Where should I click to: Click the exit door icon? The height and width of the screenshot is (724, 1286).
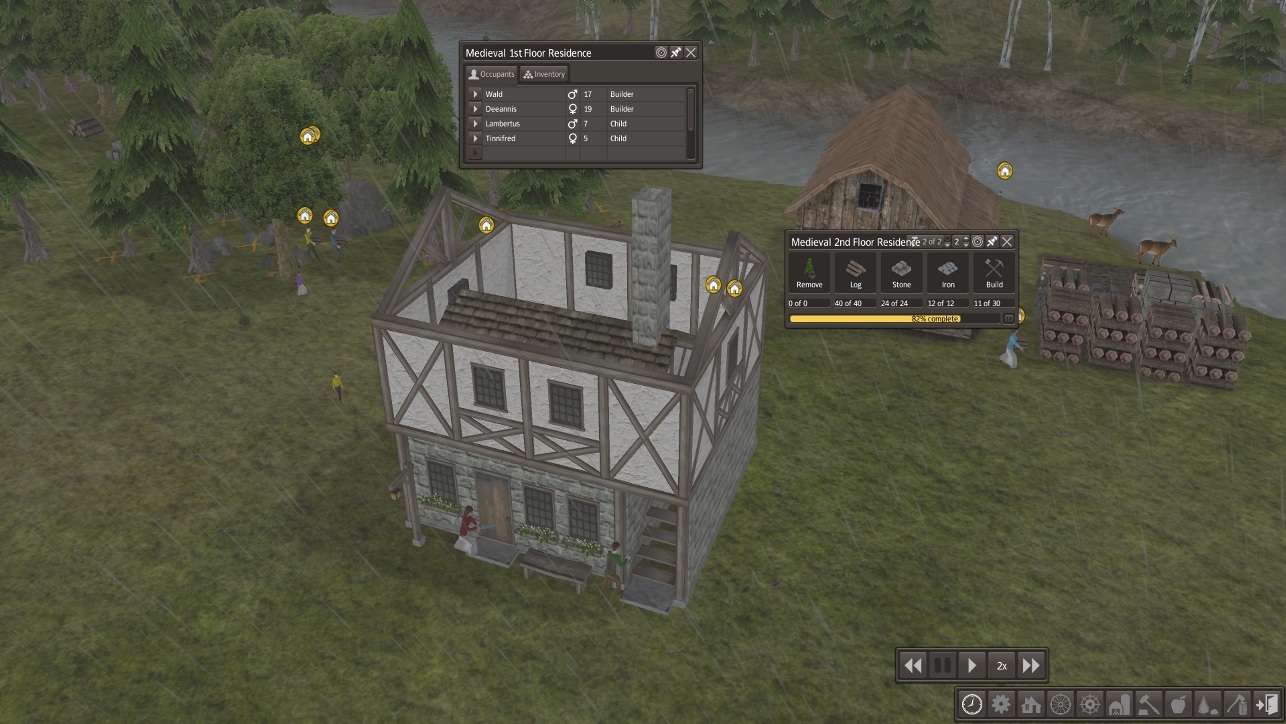click(x=1265, y=704)
